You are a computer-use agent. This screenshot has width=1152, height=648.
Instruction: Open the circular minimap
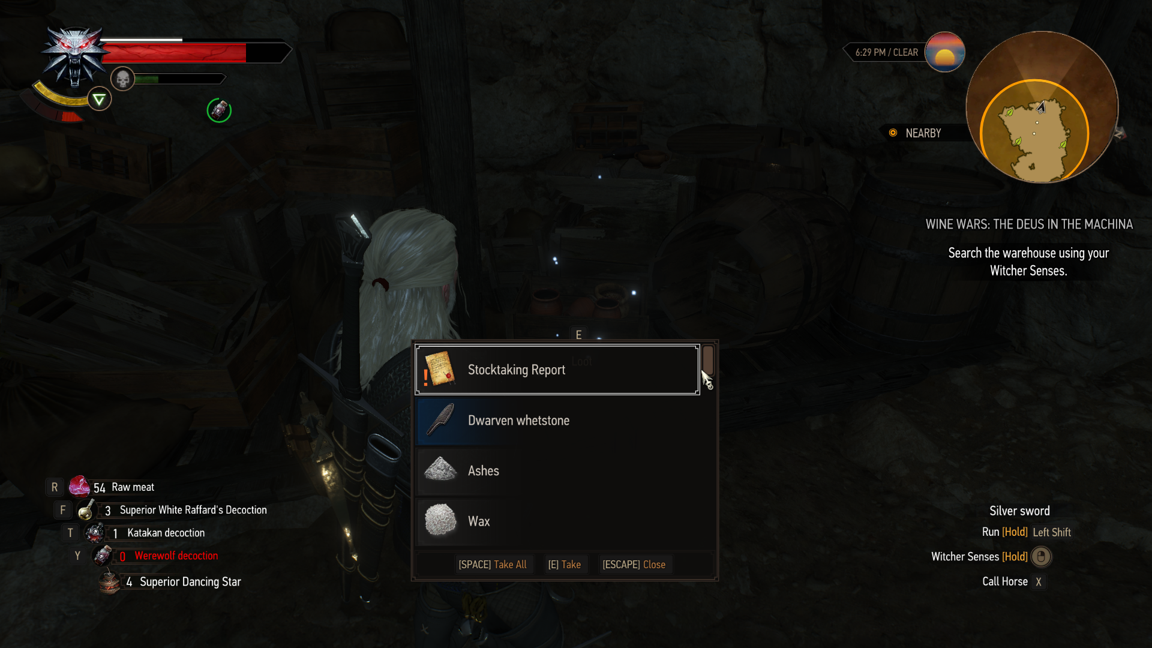coord(1041,108)
